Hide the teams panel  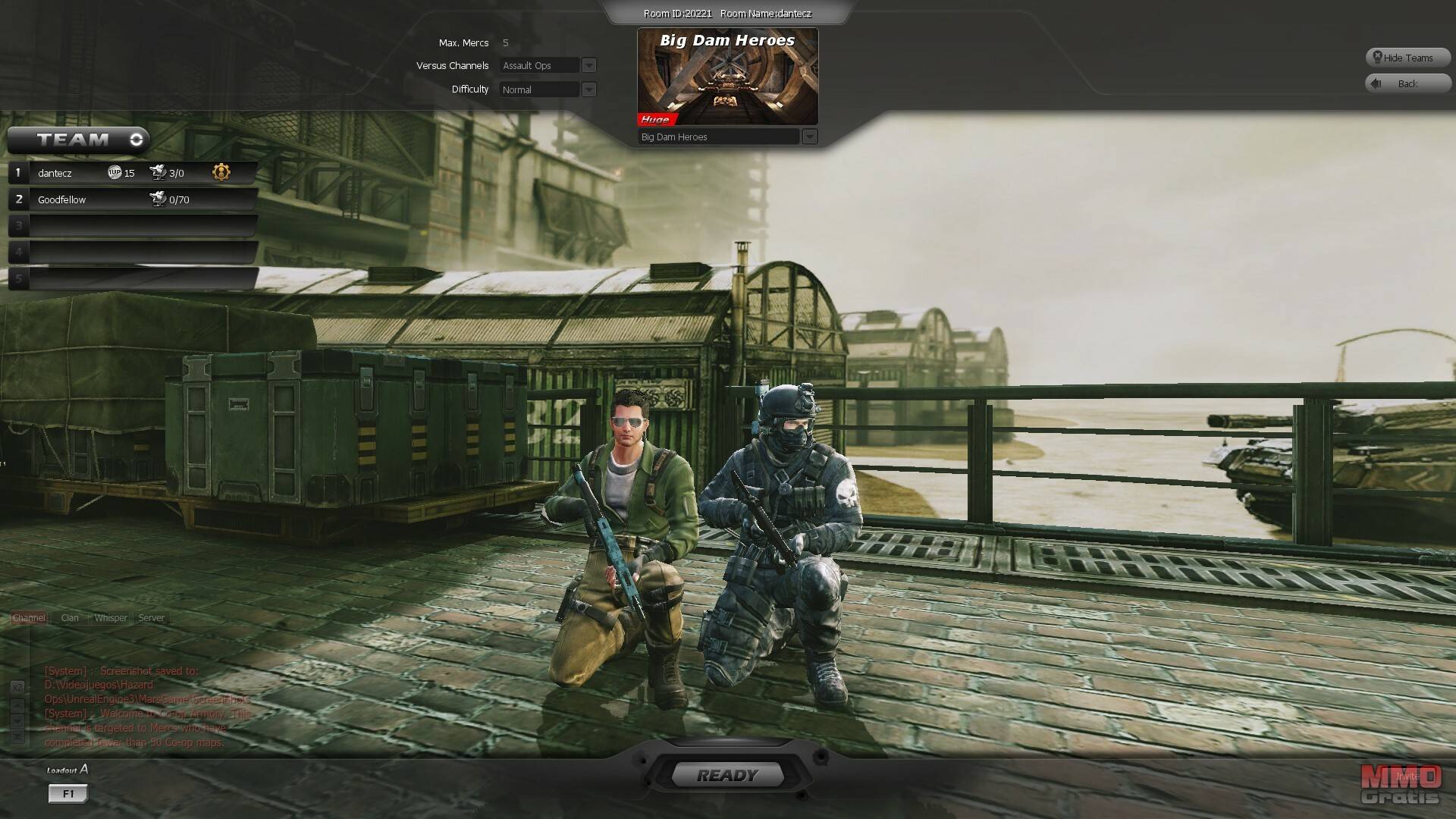tap(1407, 58)
